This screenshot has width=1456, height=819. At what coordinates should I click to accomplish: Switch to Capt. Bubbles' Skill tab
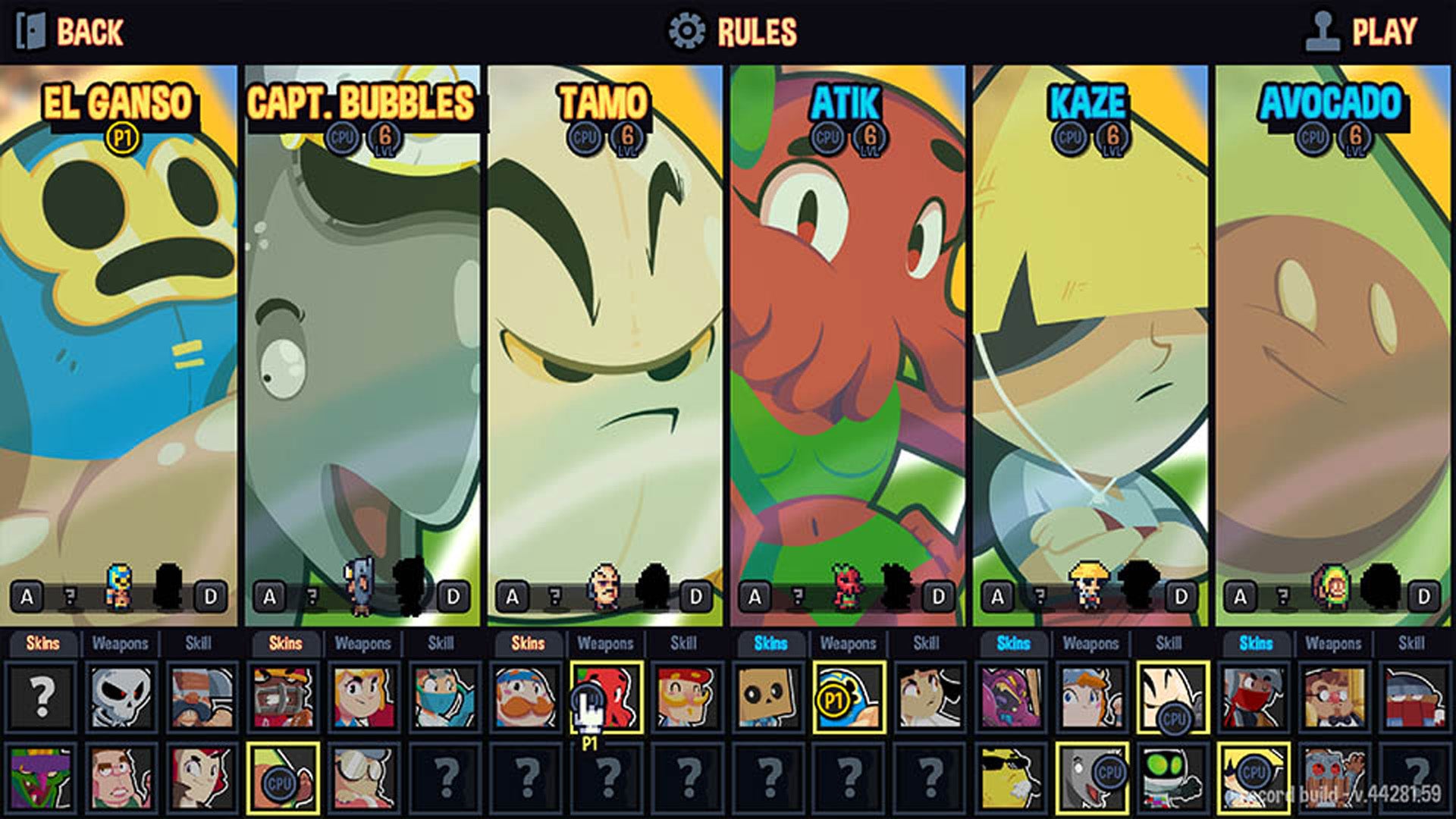click(441, 644)
